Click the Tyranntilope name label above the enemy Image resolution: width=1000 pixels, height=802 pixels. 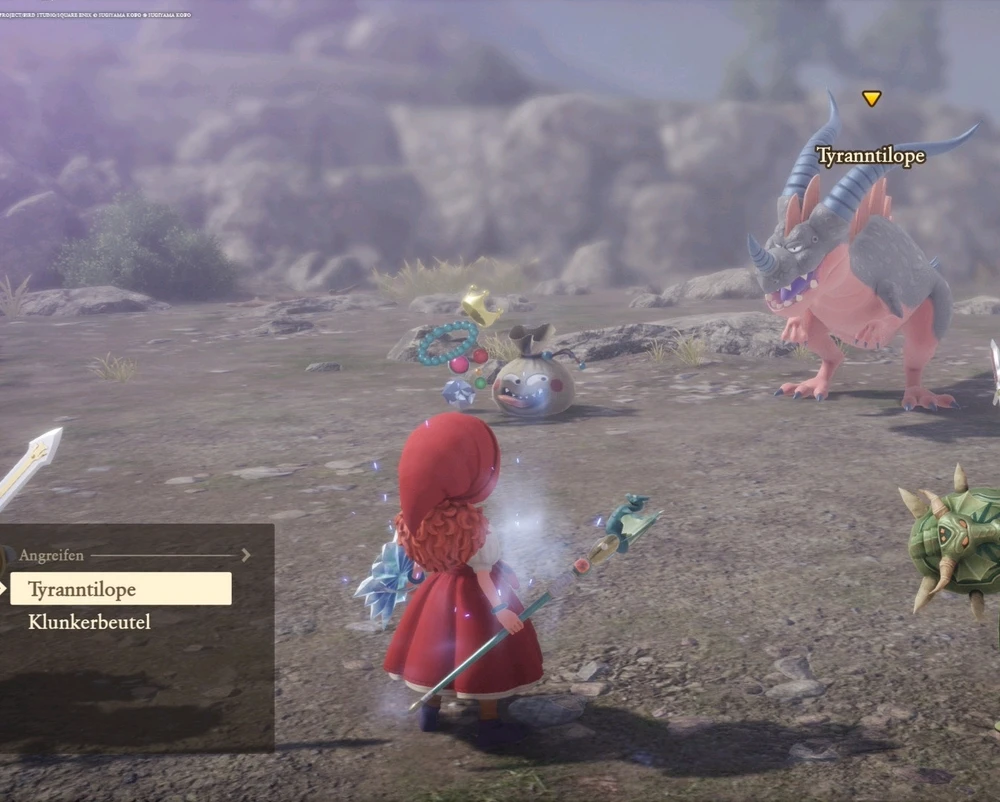pyautogui.click(x=870, y=156)
